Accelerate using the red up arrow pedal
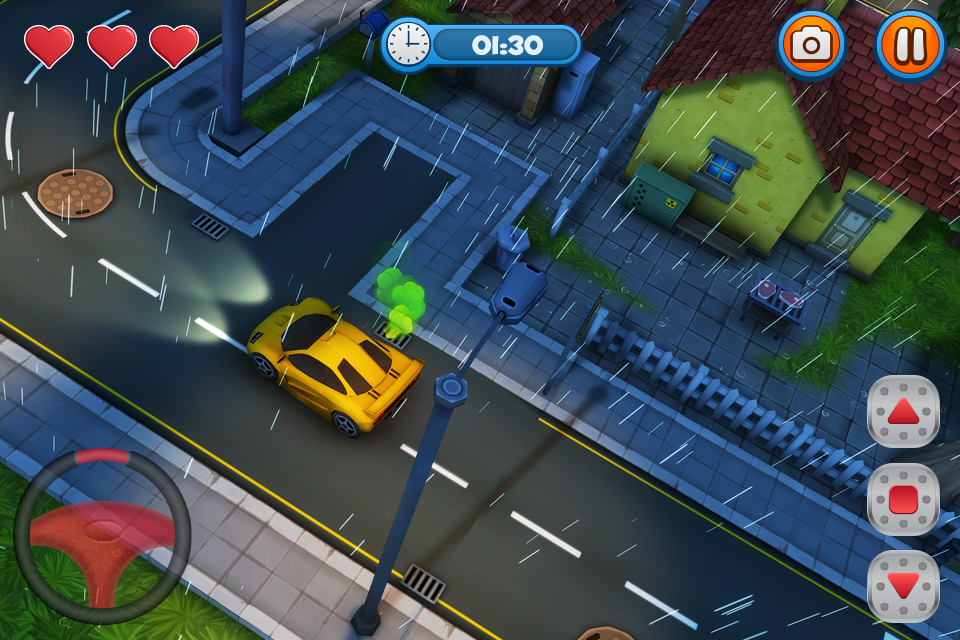Viewport: 960px width, 640px height. pyautogui.click(x=903, y=411)
